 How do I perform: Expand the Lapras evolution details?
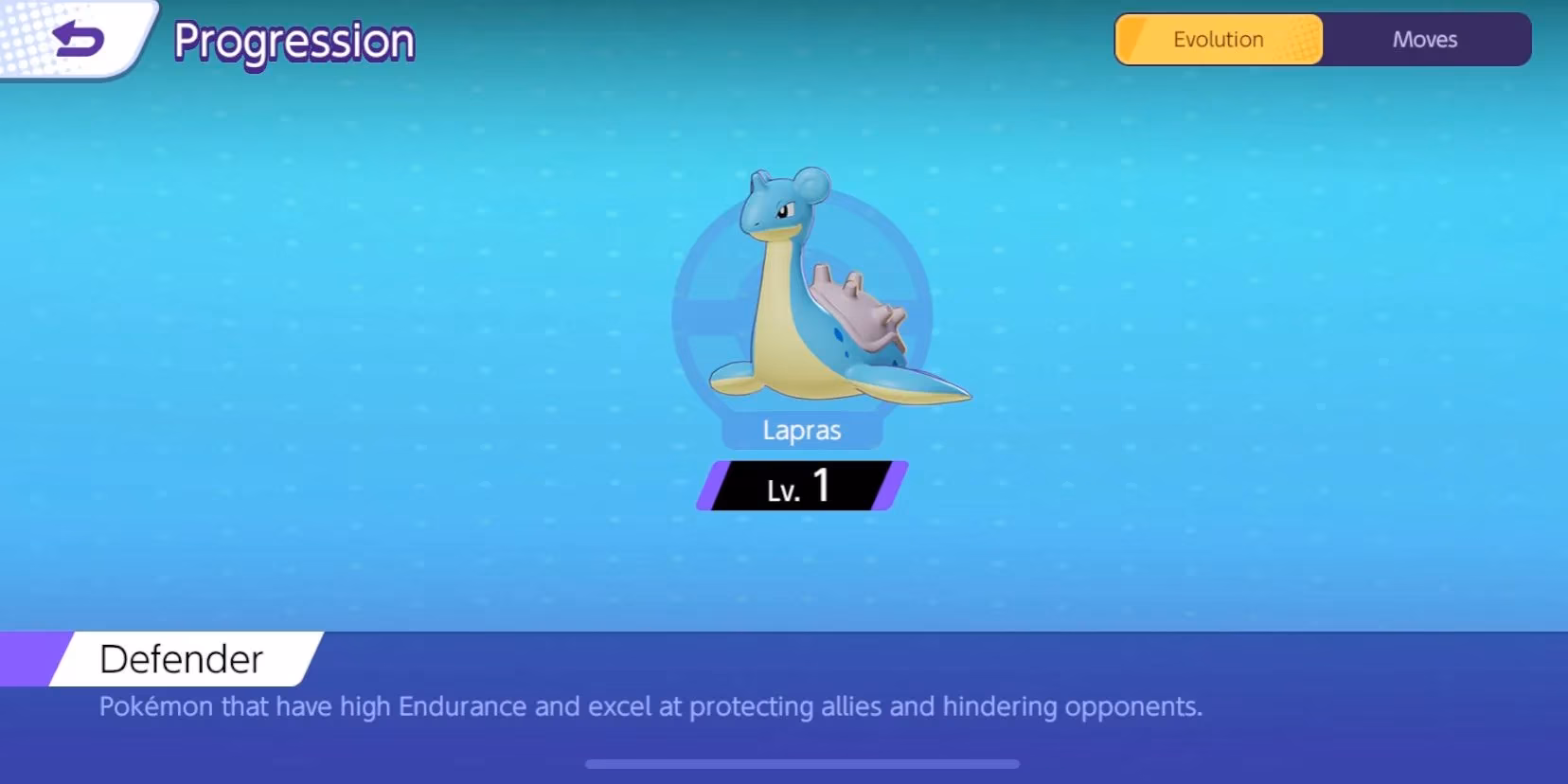(1218, 39)
